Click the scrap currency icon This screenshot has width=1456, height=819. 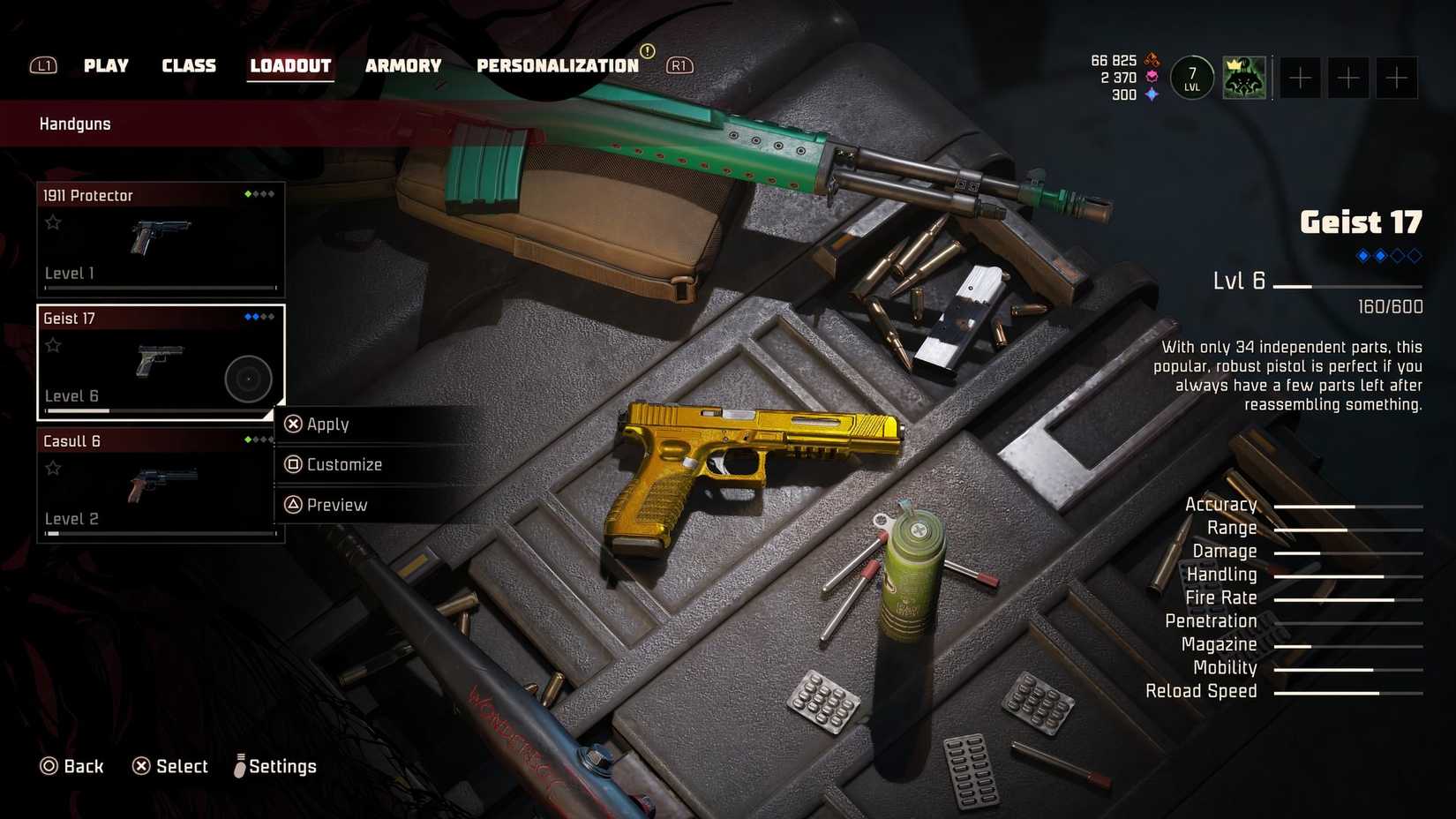coord(1152,61)
